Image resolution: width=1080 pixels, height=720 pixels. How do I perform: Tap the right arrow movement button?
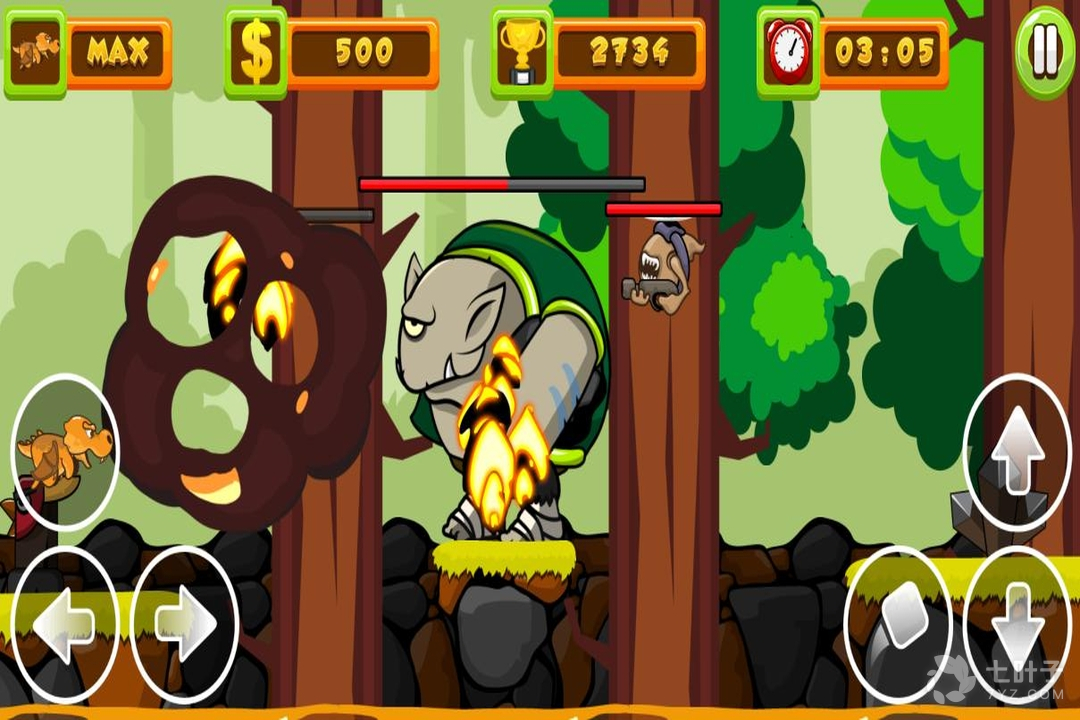coord(185,625)
